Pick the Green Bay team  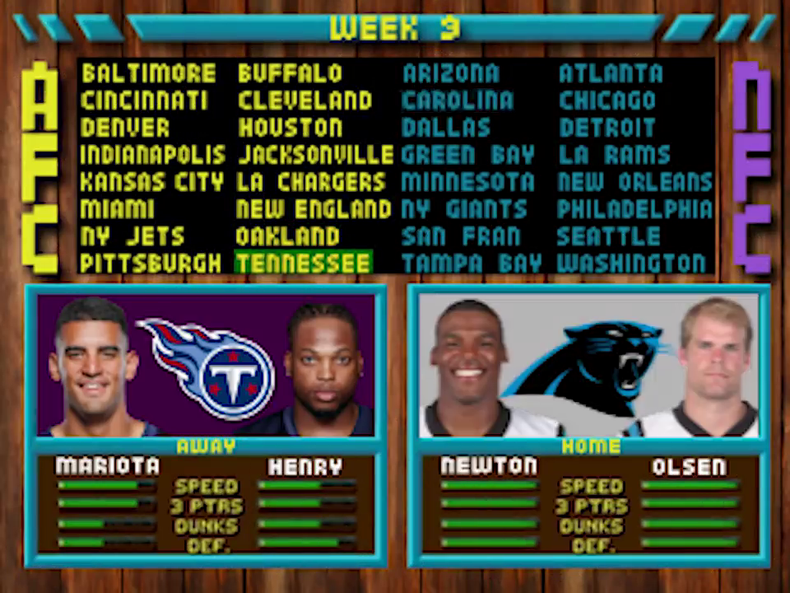click(467, 155)
